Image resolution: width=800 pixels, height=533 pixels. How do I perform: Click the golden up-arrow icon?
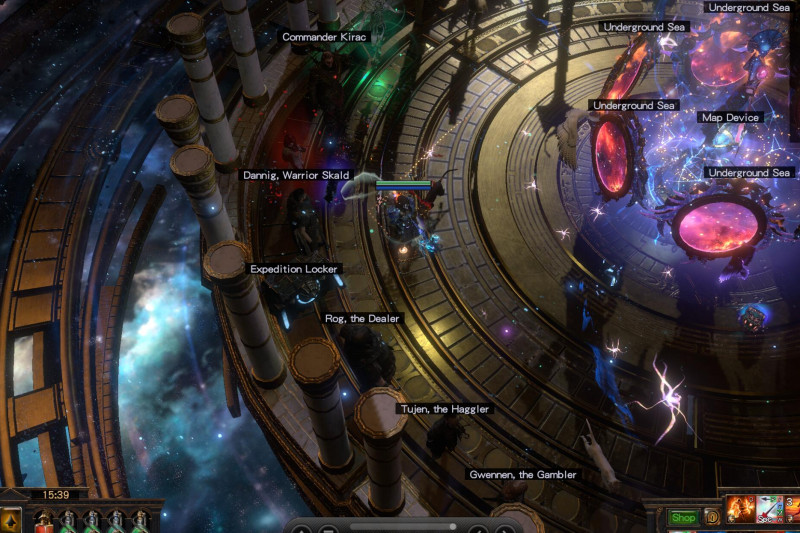[x=11, y=521]
